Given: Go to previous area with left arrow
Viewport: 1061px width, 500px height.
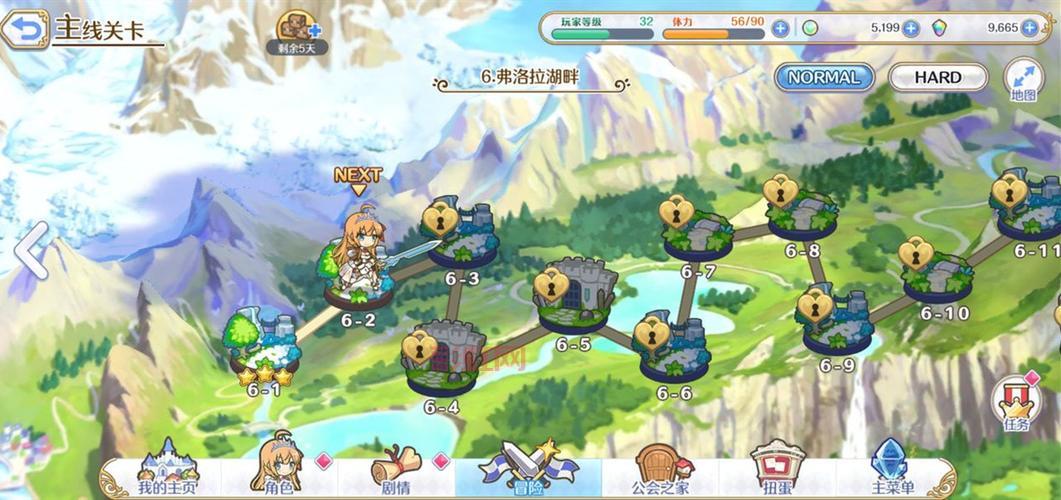Looking at the screenshot, I should pyautogui.click(x=33, y=250).
